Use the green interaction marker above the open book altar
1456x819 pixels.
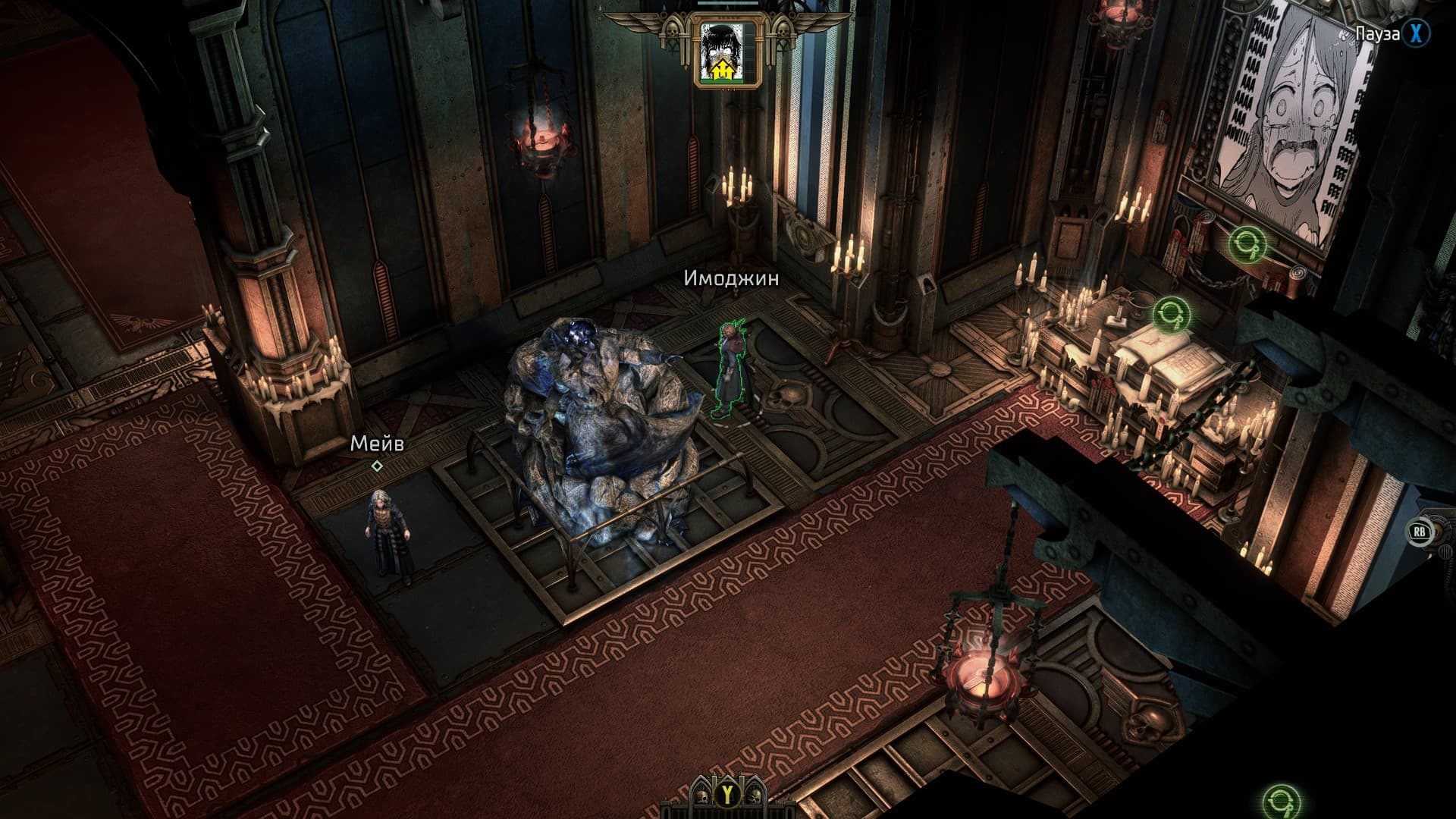tap(1171, 314)
